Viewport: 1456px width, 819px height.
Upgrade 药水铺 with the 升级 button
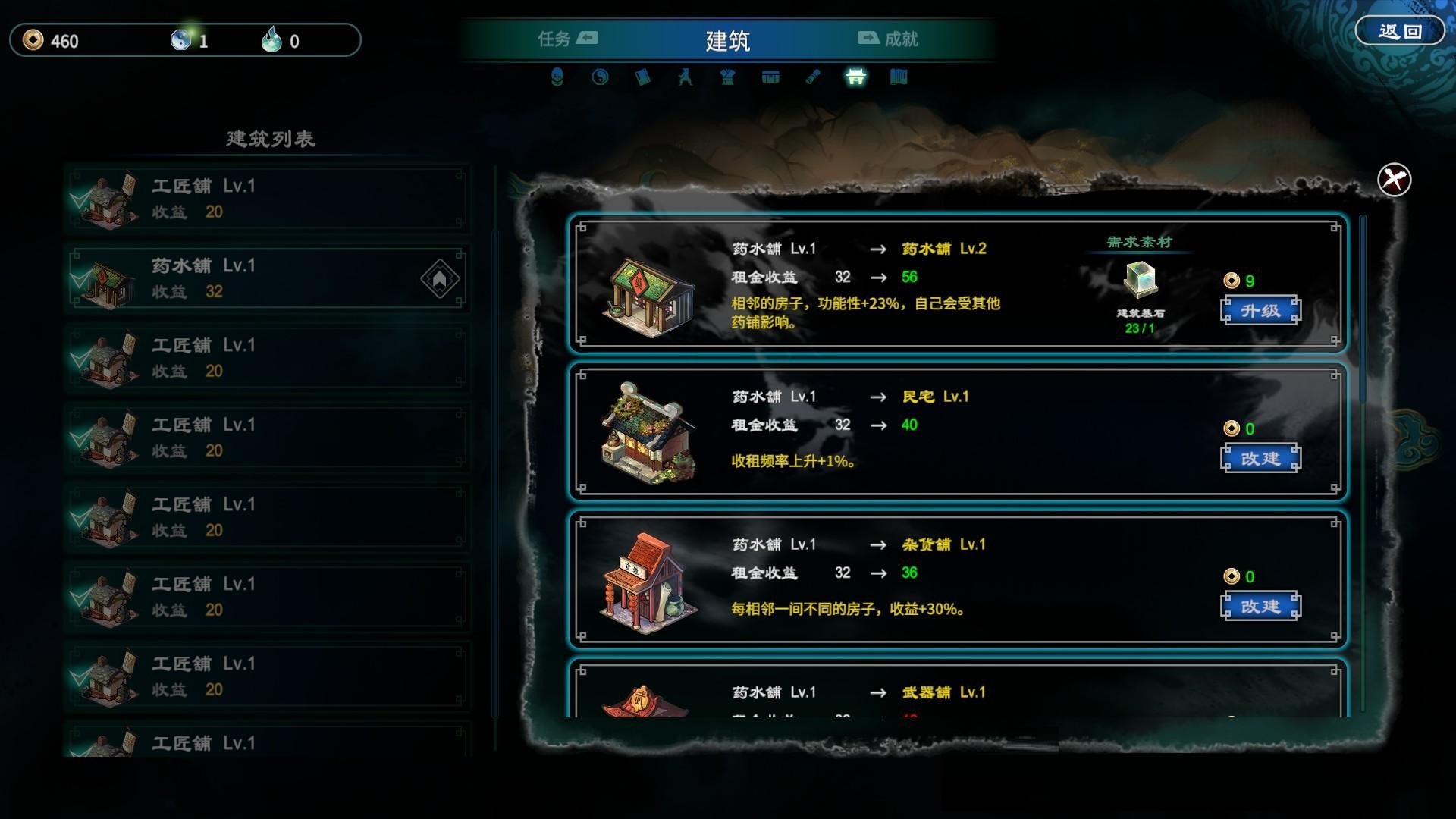1260,310
